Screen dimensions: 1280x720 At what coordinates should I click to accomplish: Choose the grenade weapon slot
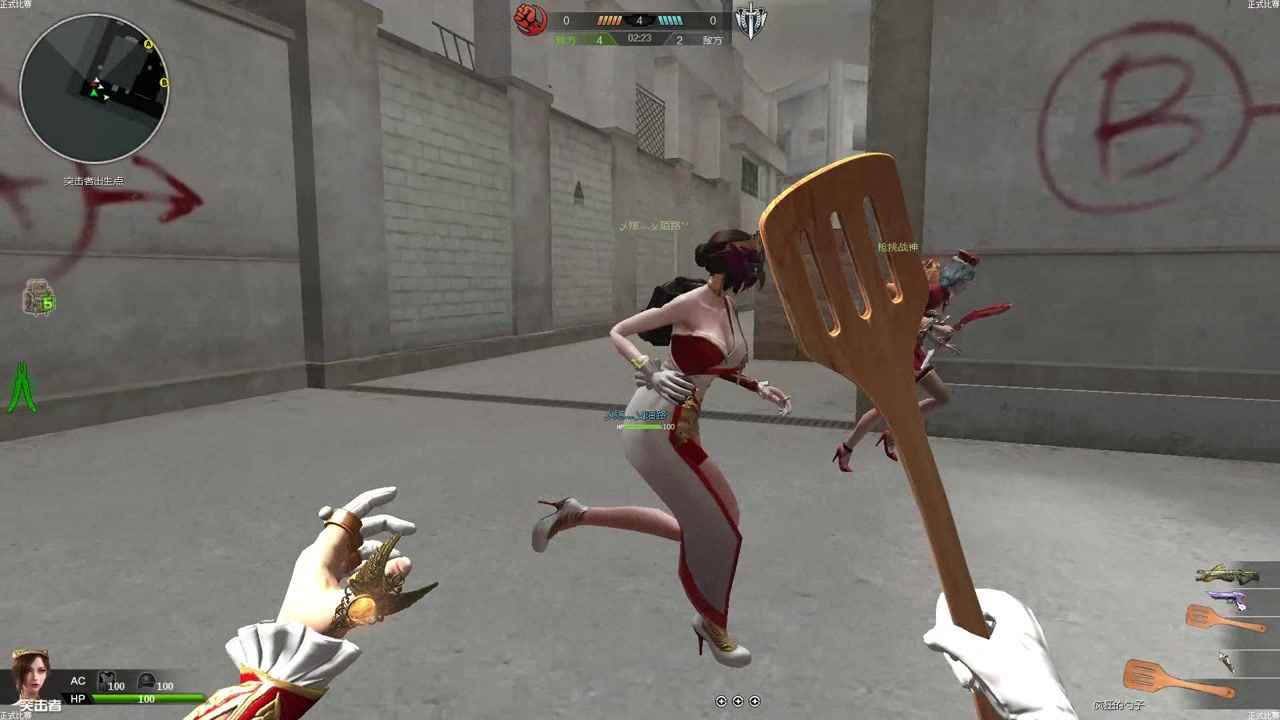(1226, 661)
